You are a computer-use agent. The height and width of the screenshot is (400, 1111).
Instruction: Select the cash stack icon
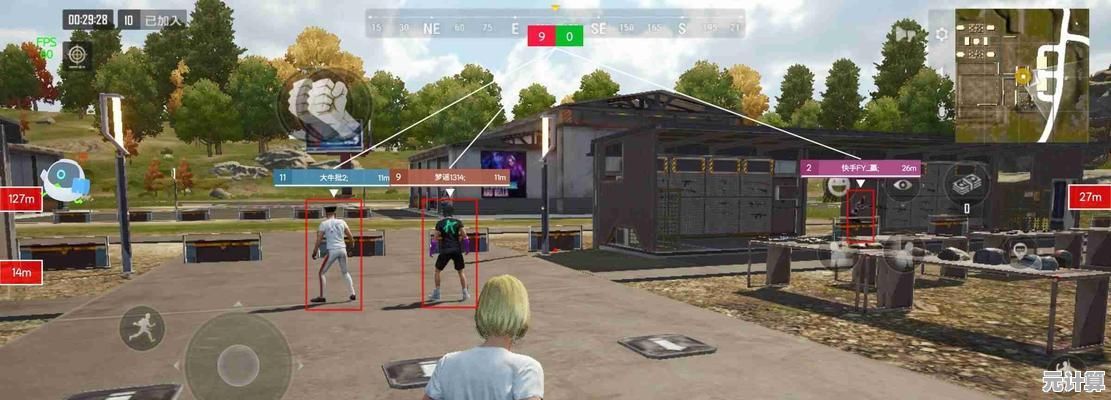pyautogui.click(x=967, y=184)
